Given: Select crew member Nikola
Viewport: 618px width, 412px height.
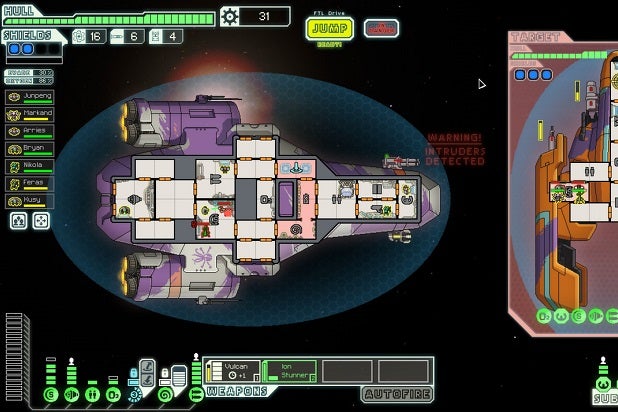Looking at the screenshot, I should coord(30,165).
